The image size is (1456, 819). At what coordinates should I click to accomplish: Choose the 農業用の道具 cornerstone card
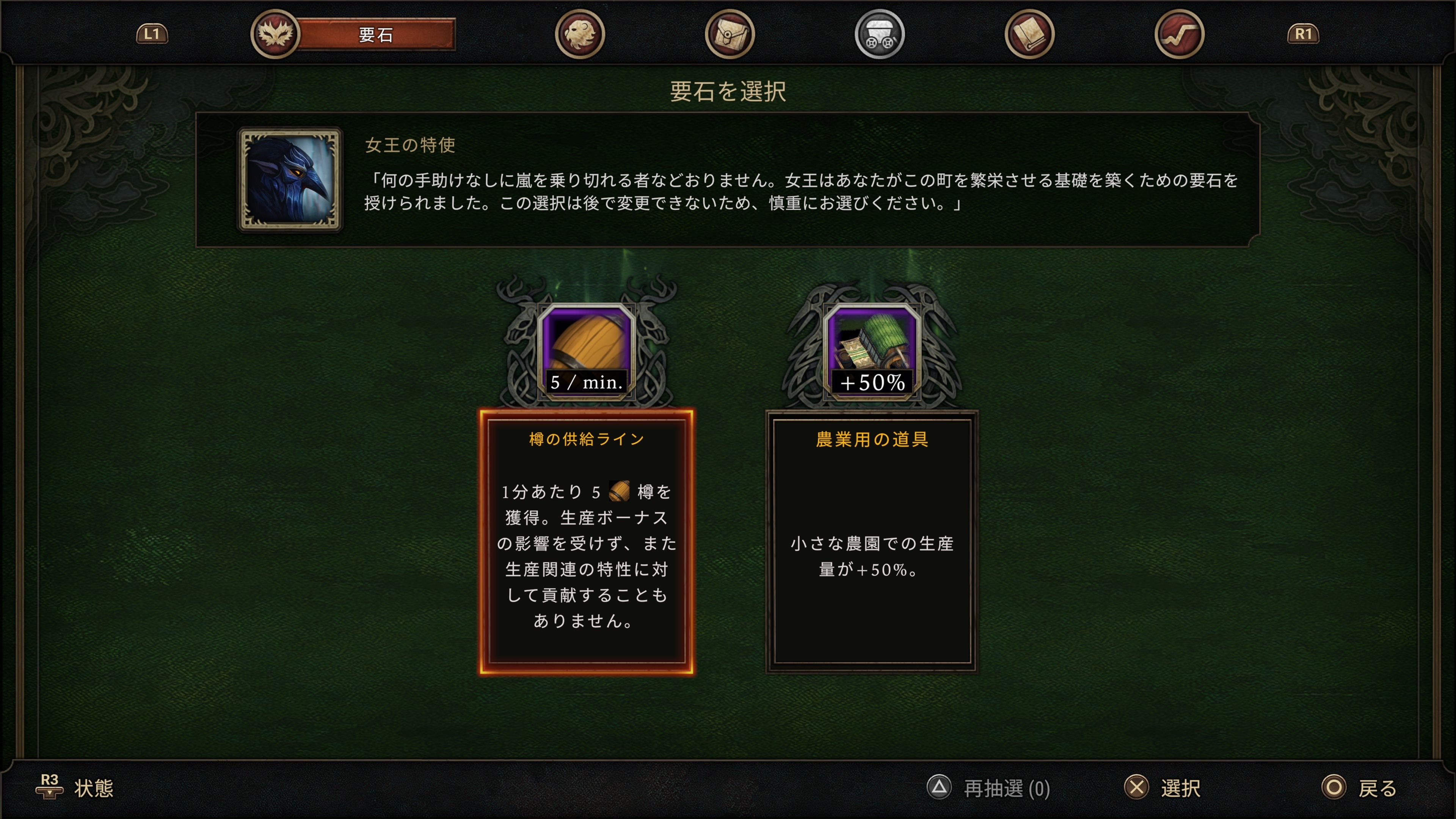872,541
